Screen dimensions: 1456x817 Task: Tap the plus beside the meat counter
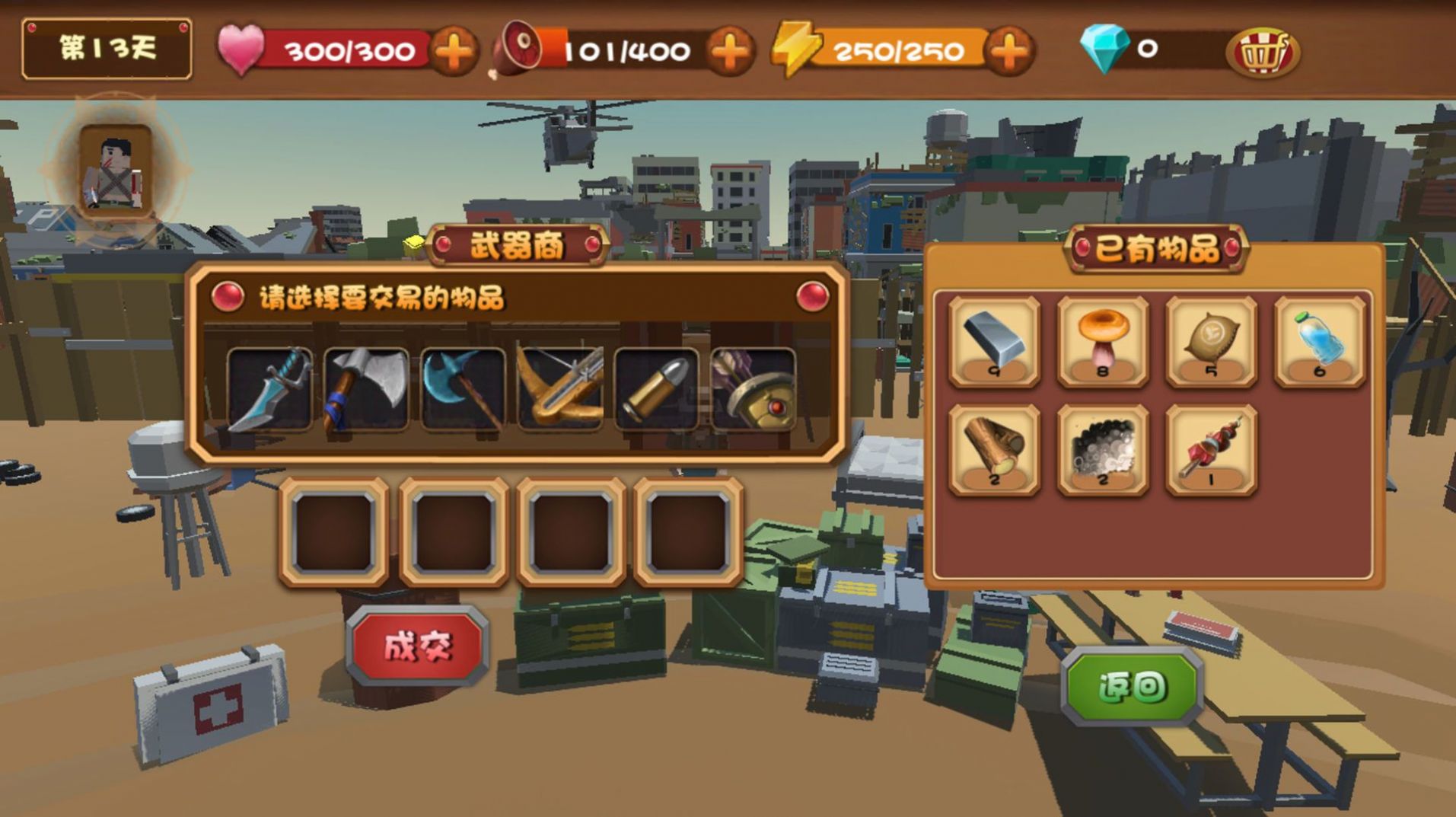pyautogui.click(x=728, y=52)
